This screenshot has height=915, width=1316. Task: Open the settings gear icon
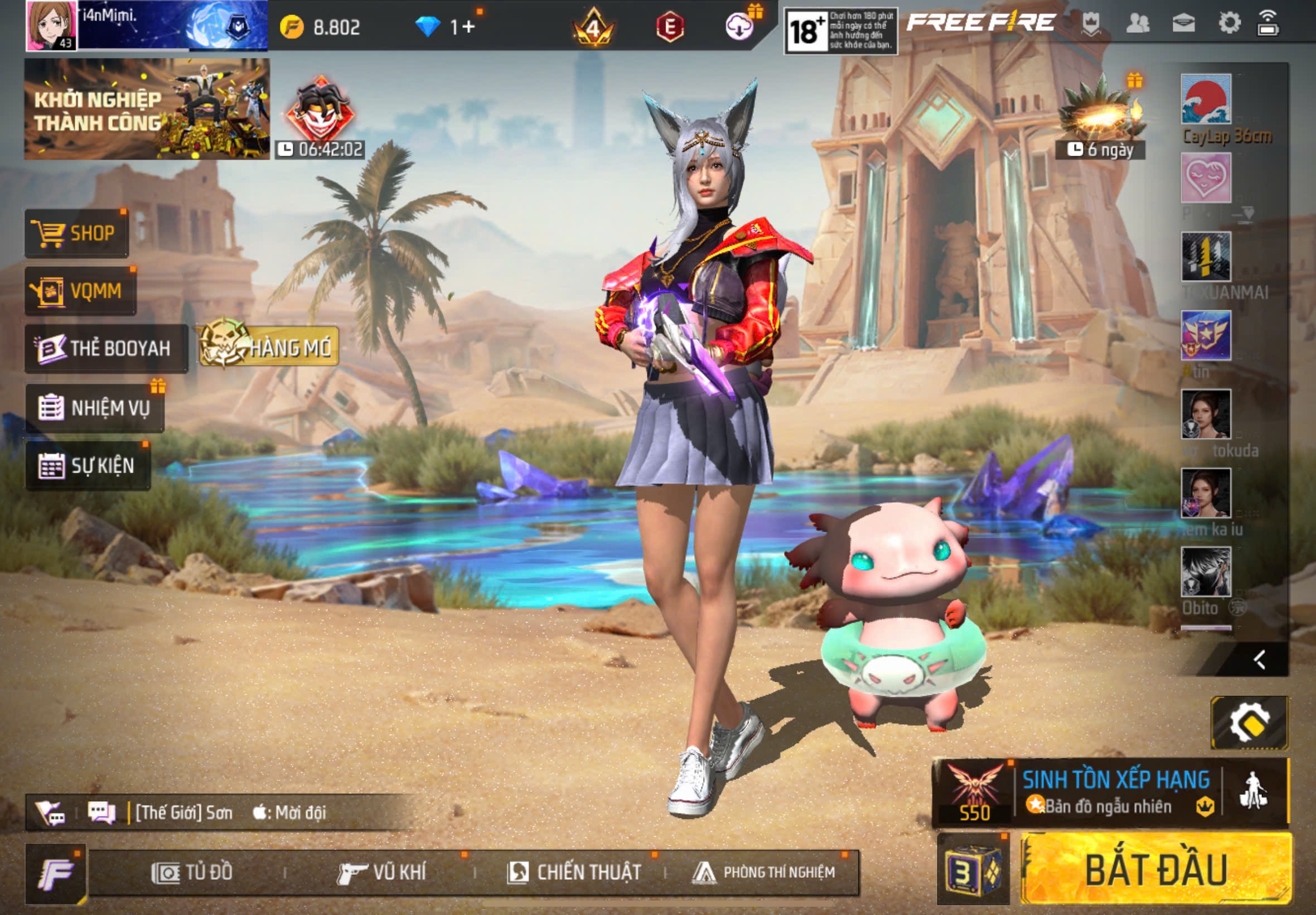1229,23
